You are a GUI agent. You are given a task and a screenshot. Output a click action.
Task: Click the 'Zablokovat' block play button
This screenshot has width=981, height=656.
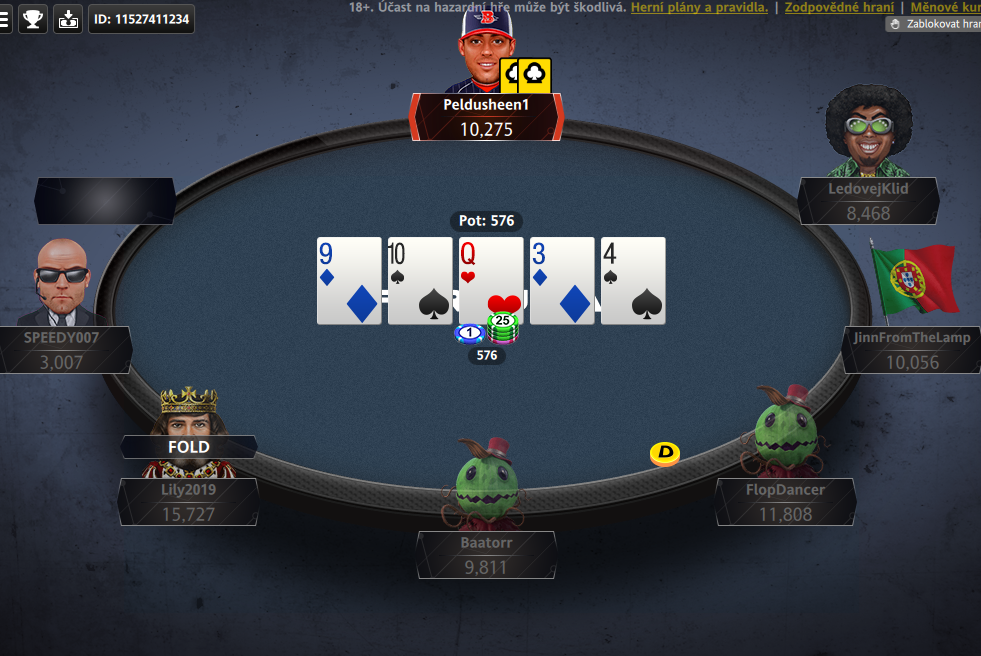(934, 24)
